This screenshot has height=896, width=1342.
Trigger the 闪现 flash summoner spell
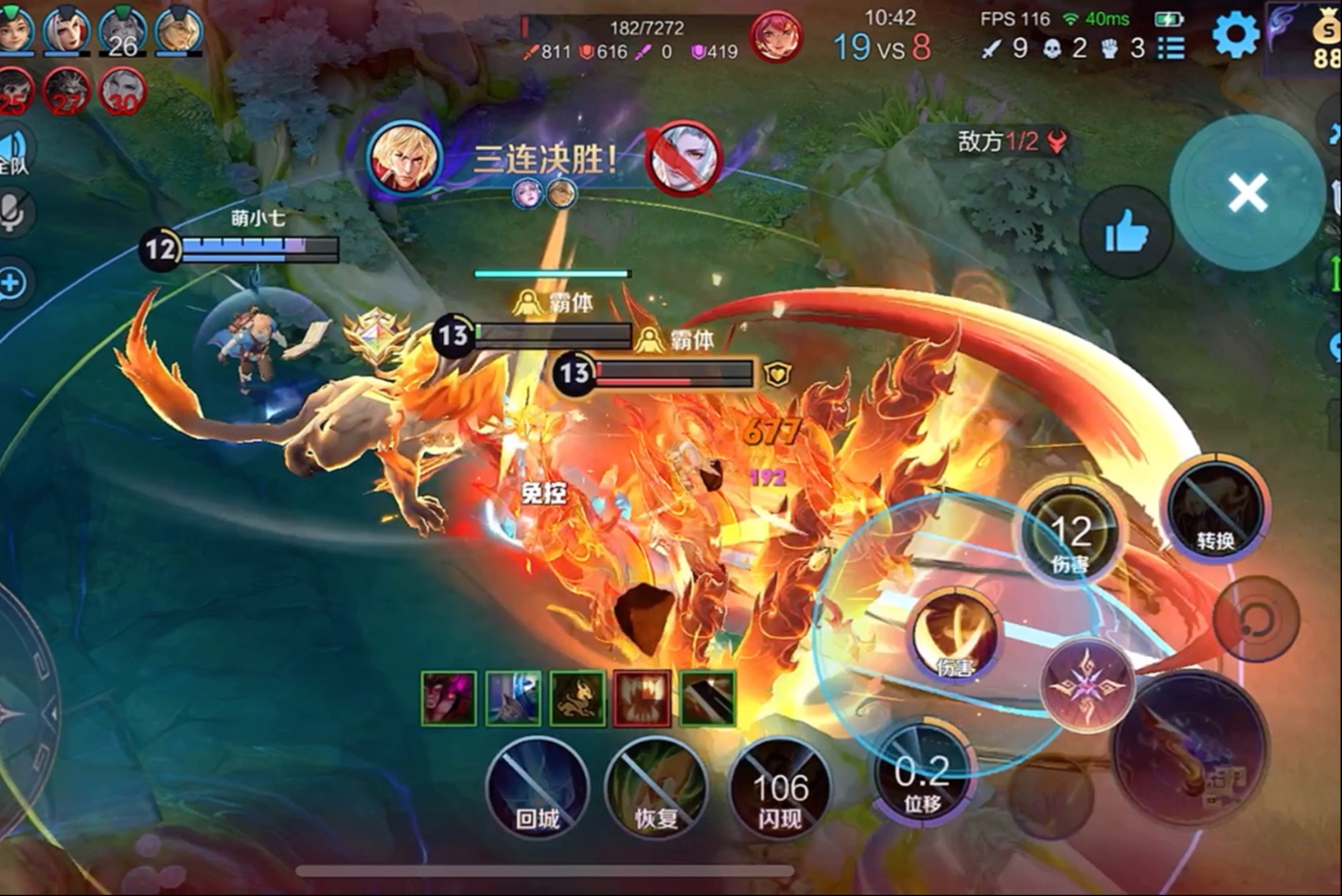click(780, 788)
